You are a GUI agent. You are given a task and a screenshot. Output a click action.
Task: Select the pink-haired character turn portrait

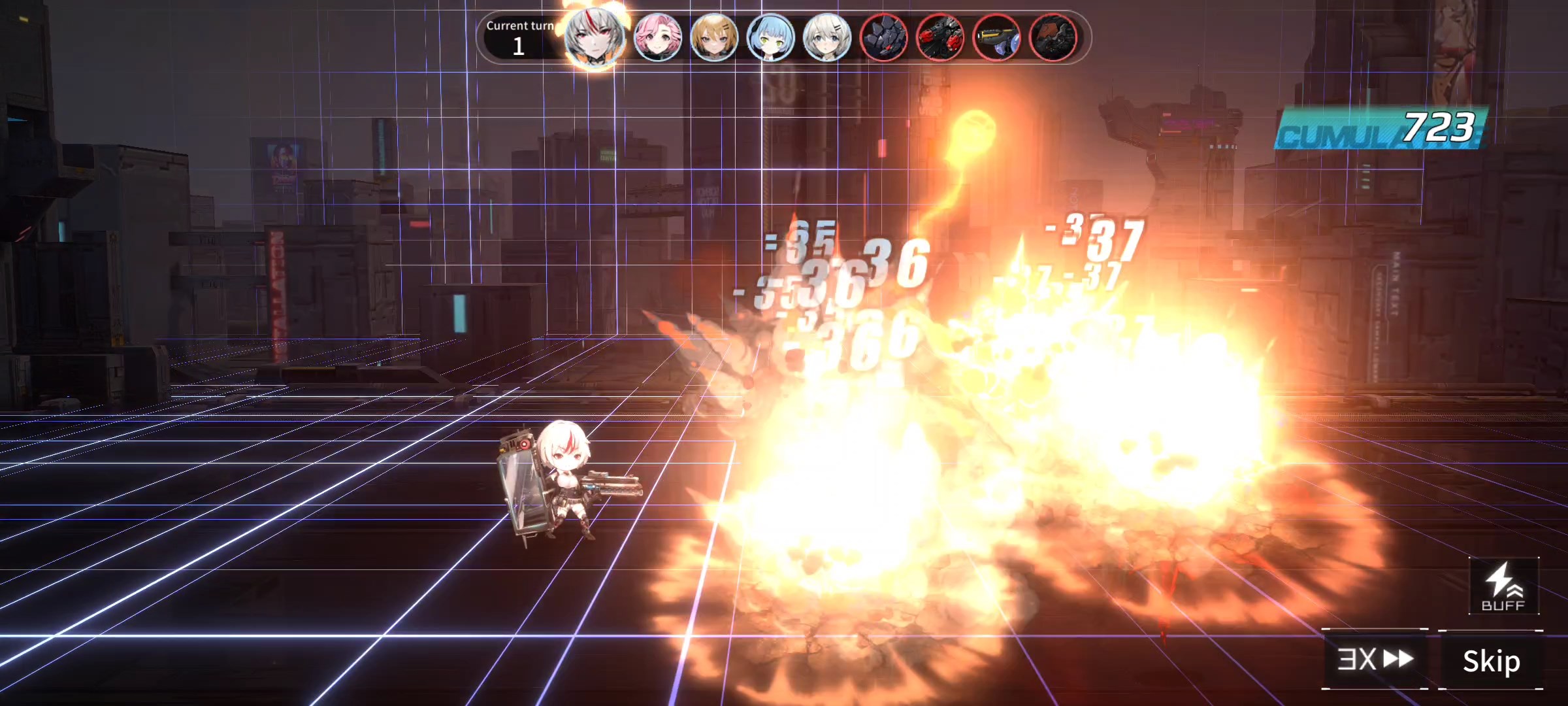coord(657,38)
